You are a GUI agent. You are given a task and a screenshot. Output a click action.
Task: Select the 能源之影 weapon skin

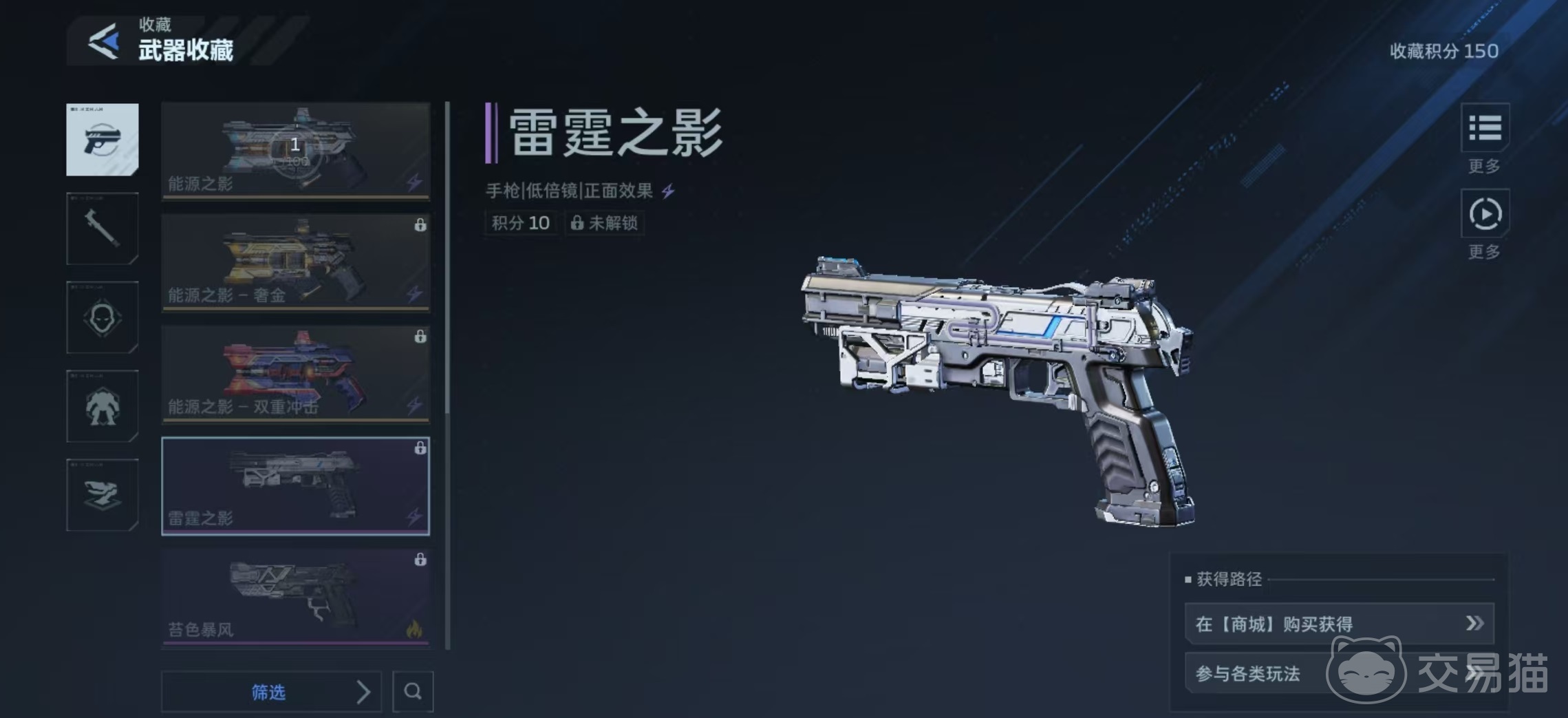pyautogui.click(x=295, y=151)
